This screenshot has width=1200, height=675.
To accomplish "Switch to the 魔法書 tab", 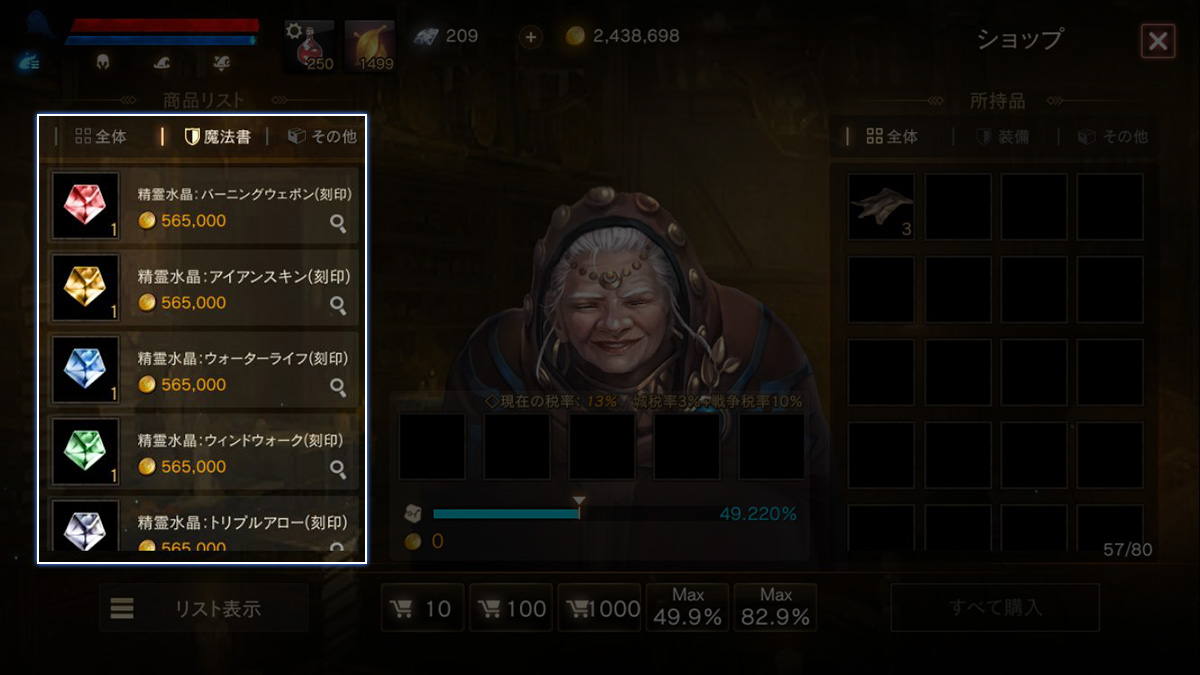I will coord(217,137).
